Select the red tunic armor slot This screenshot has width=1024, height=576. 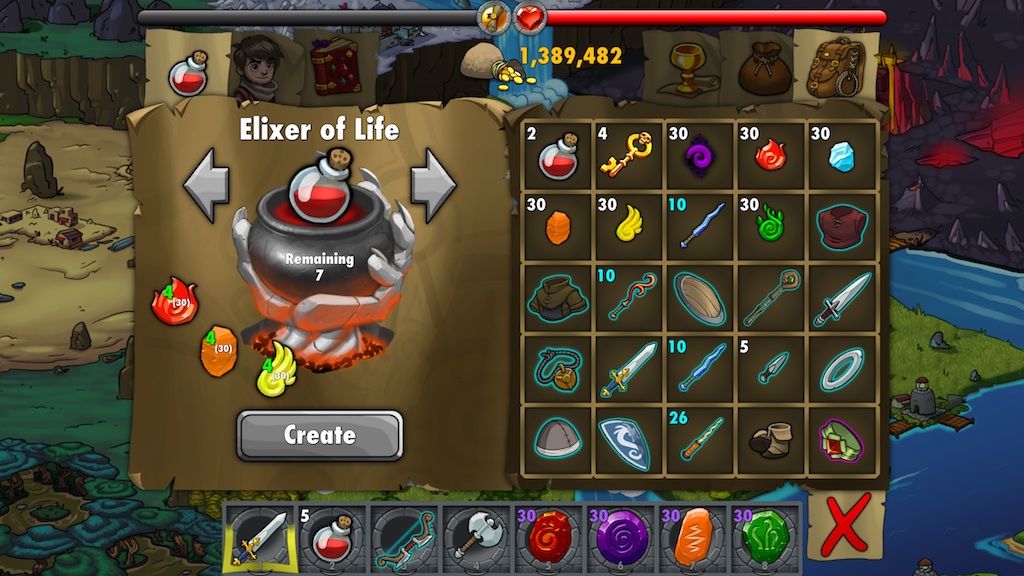pyautogui.click(x=842, y=226)
